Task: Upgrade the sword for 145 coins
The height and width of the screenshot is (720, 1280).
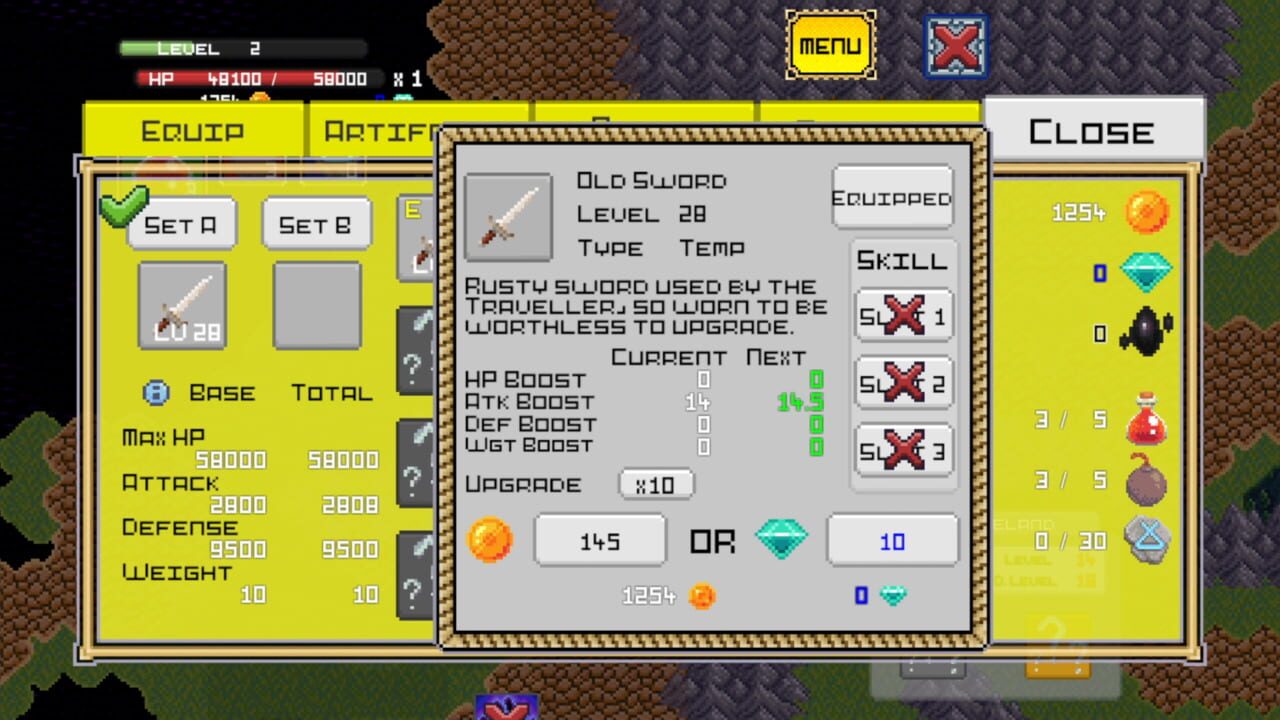Action: [600, 539]
